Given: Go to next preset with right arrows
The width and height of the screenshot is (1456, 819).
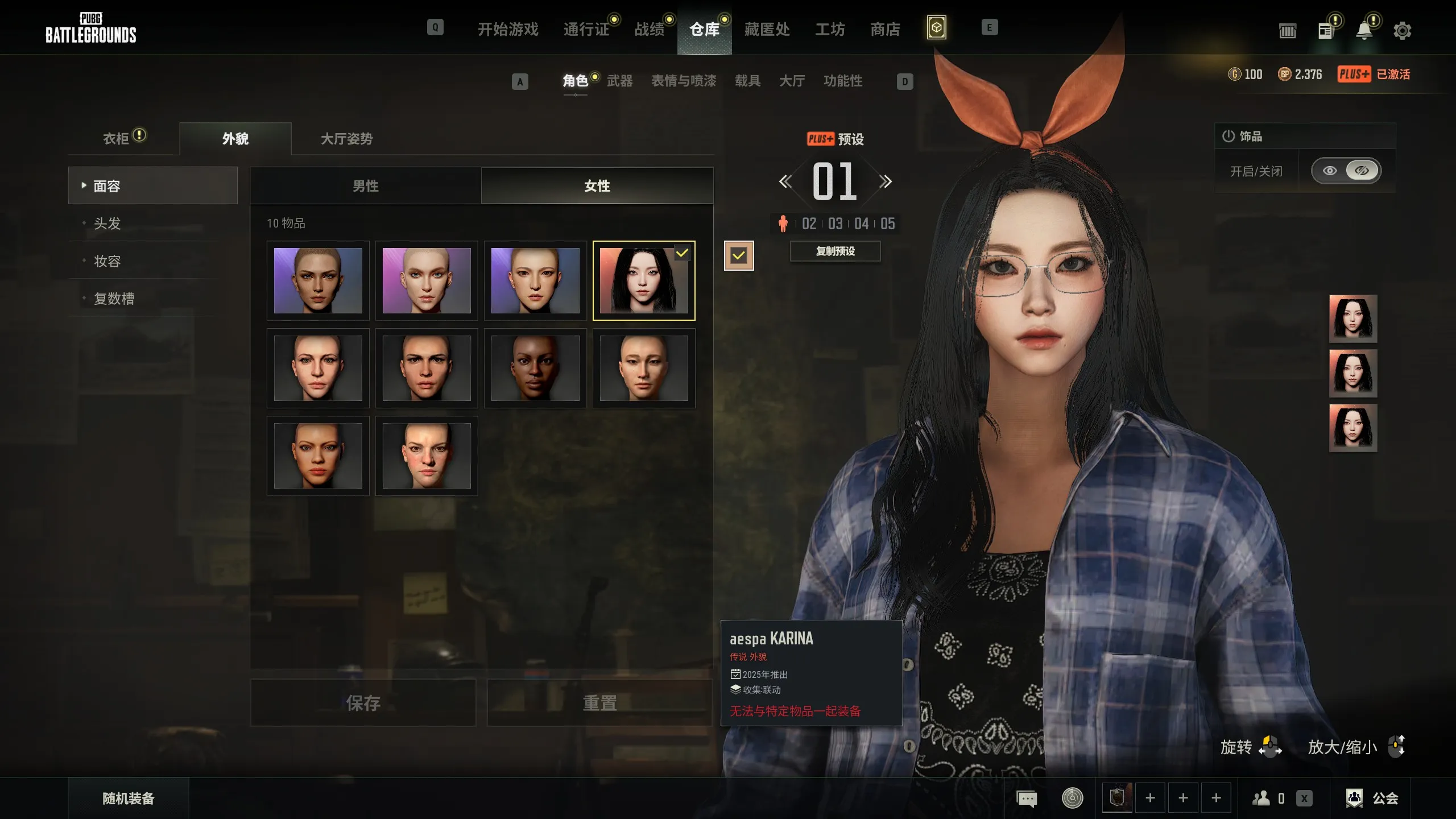Looking at the screenshot, I should (x=885, y=181).
